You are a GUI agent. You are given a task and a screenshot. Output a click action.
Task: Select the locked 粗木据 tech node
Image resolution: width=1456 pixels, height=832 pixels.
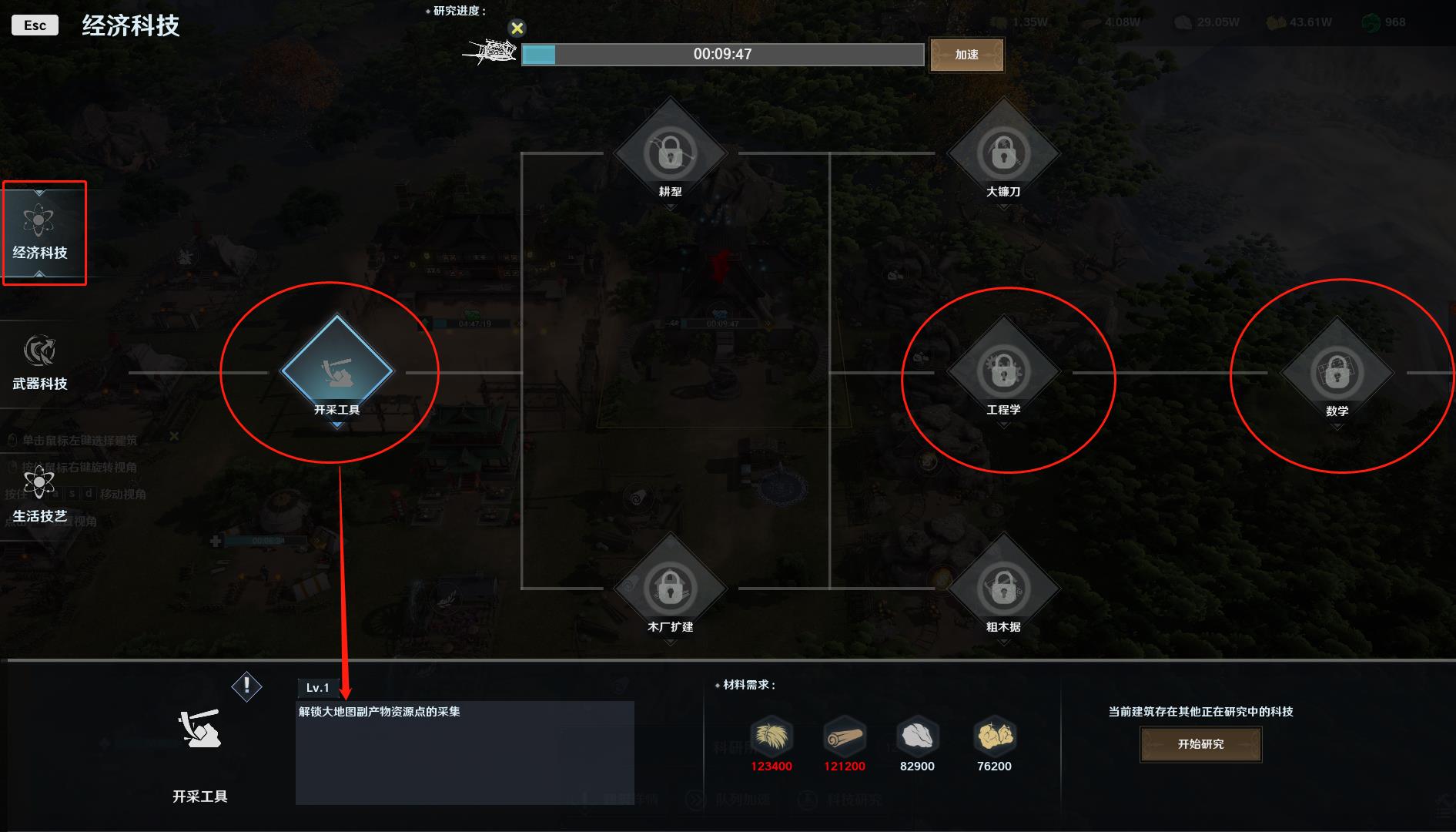point(1003,589)
